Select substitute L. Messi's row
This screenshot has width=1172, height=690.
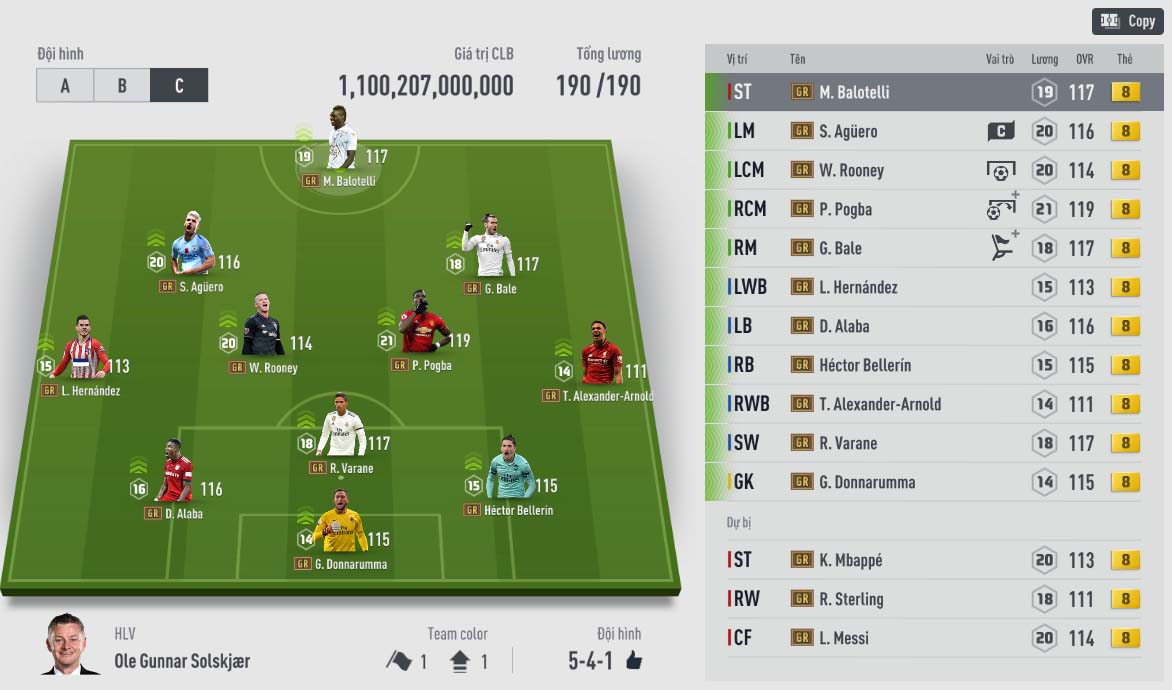pyautogui.click(x=925, y=638)
